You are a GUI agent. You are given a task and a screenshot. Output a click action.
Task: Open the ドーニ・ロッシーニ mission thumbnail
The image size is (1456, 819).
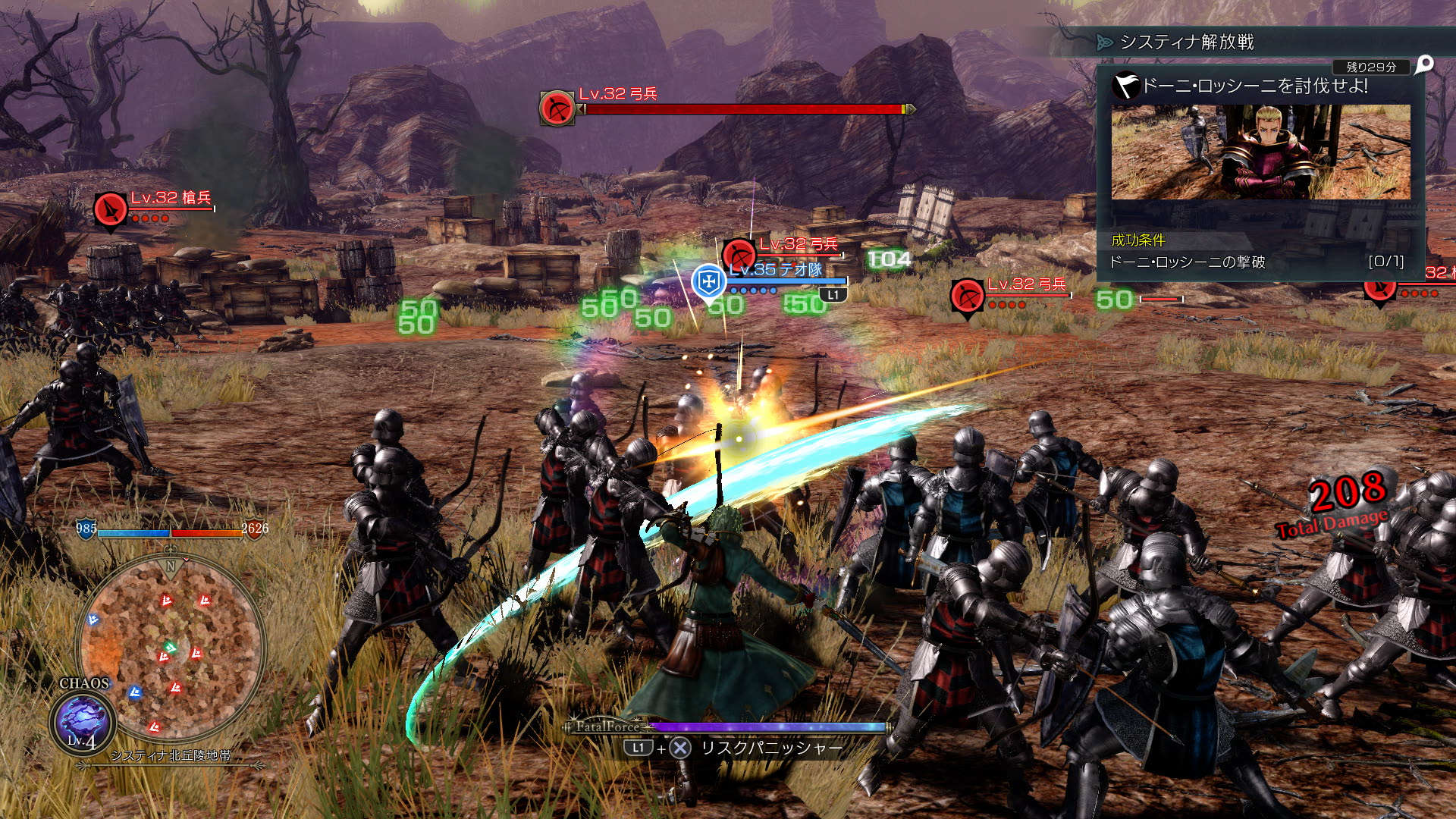point(1260,152)
